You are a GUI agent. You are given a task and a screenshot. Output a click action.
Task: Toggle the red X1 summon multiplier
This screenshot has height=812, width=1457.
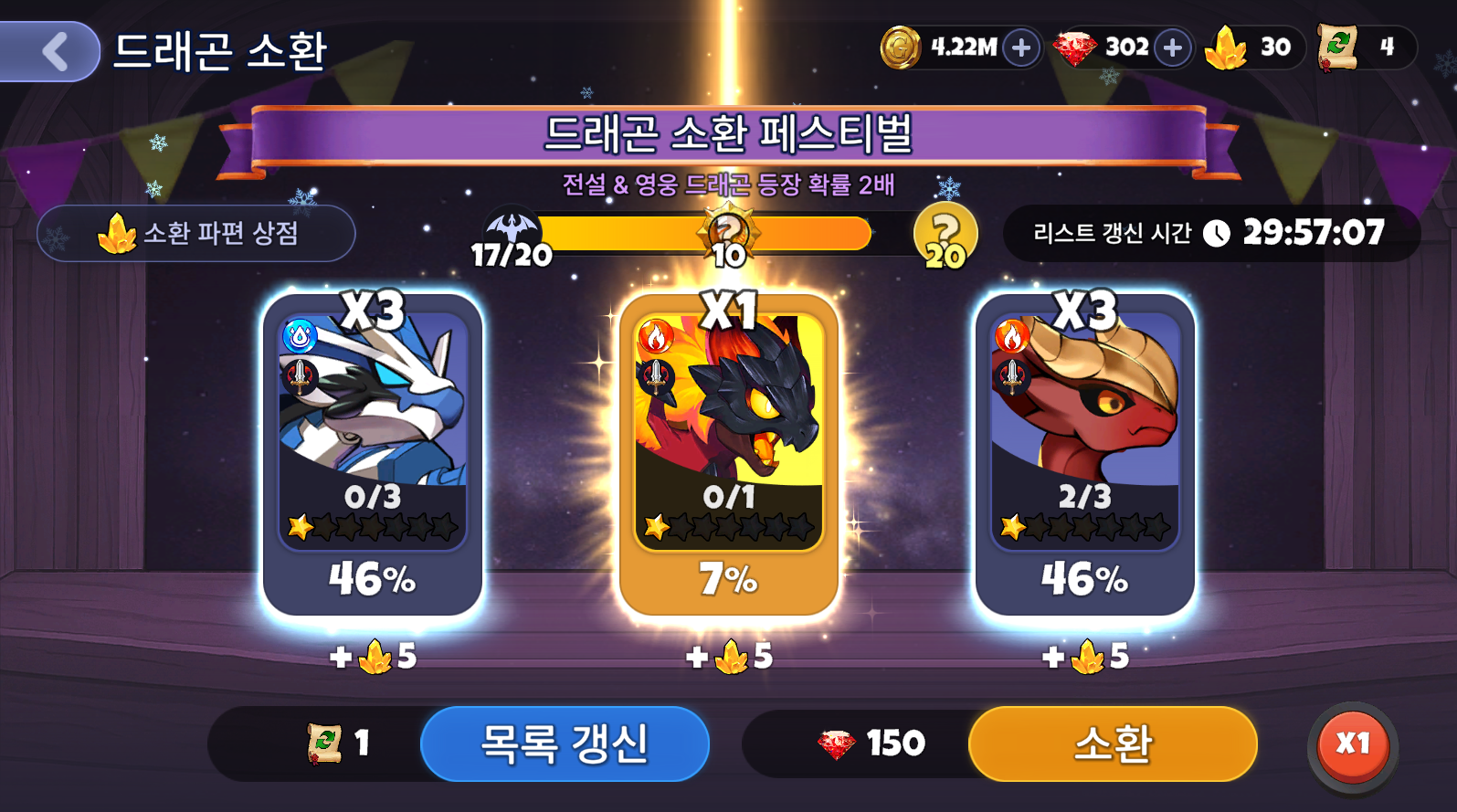[1353, 744]
